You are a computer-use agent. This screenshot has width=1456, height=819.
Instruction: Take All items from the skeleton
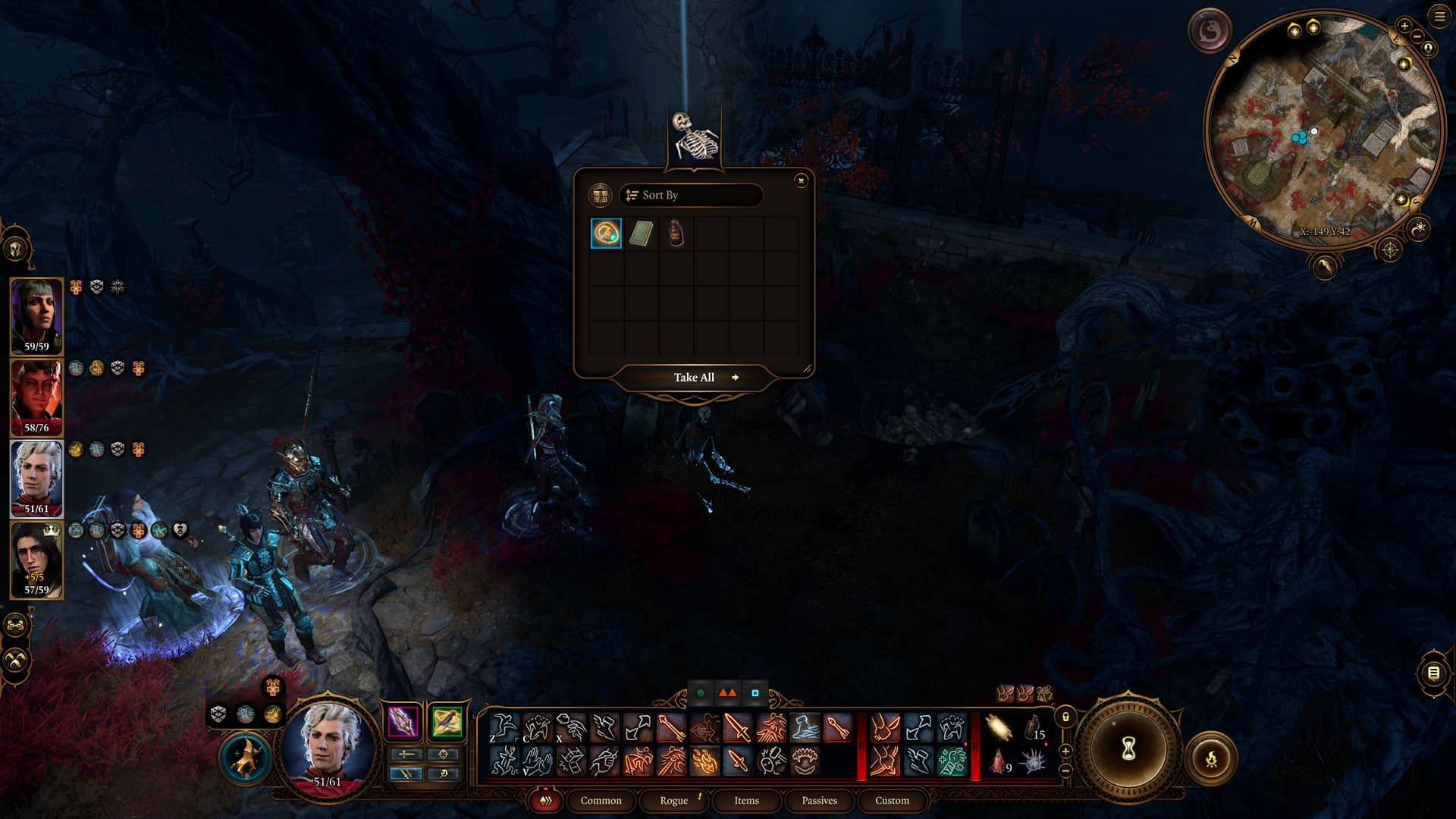(x=695, y=378)
